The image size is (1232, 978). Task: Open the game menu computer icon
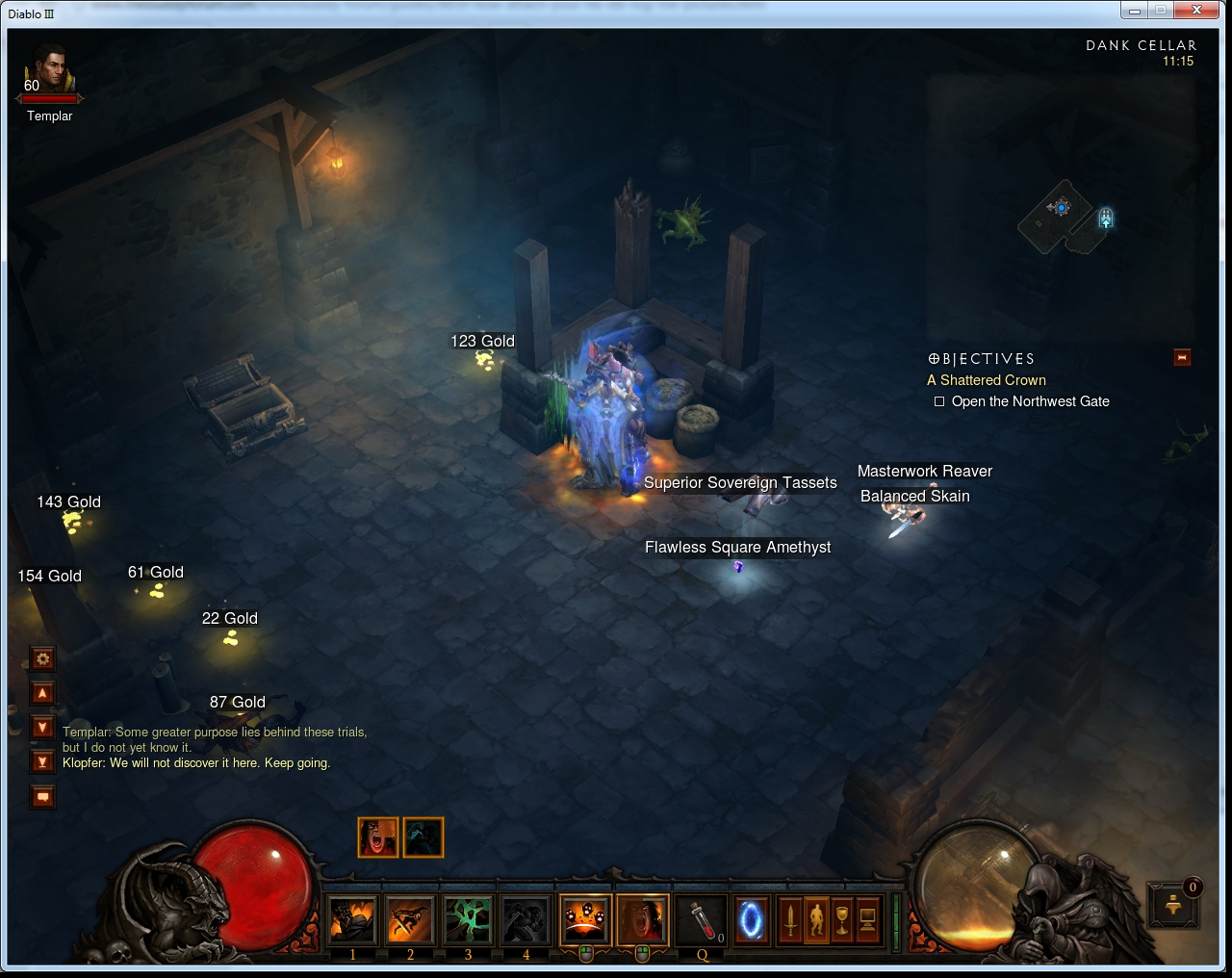pyautogui.click(x=867, y=920)
